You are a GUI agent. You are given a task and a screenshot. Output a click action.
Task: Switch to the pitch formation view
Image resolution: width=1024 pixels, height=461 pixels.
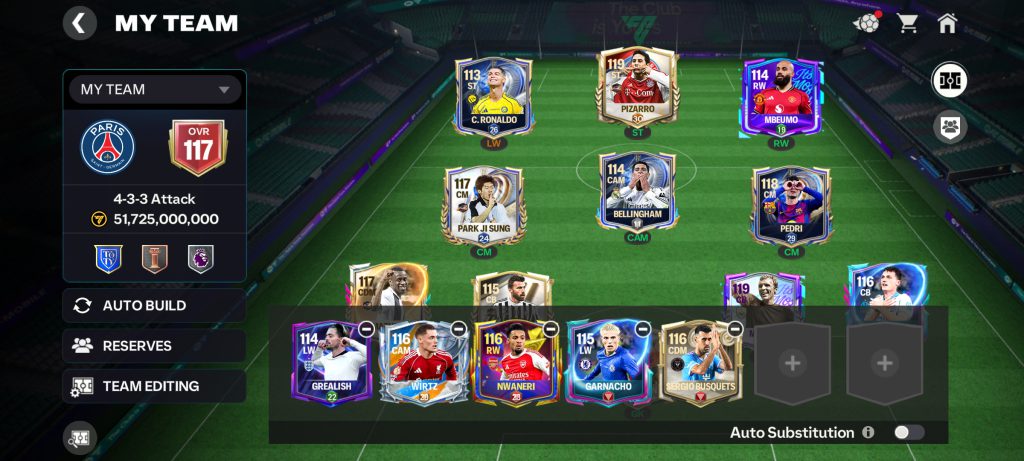[x=949, y=81]
